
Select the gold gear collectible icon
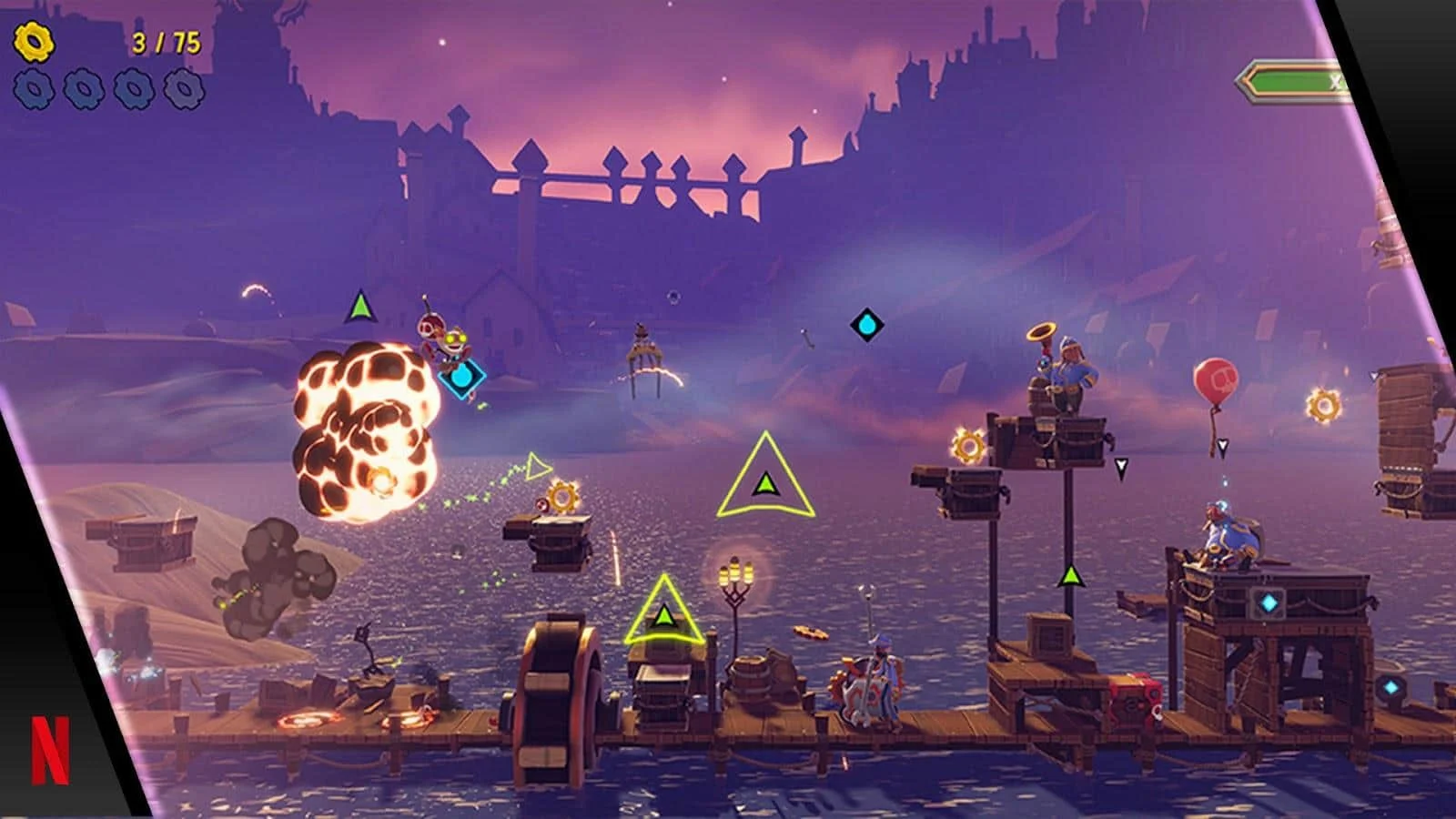click(x=35, y=40)
